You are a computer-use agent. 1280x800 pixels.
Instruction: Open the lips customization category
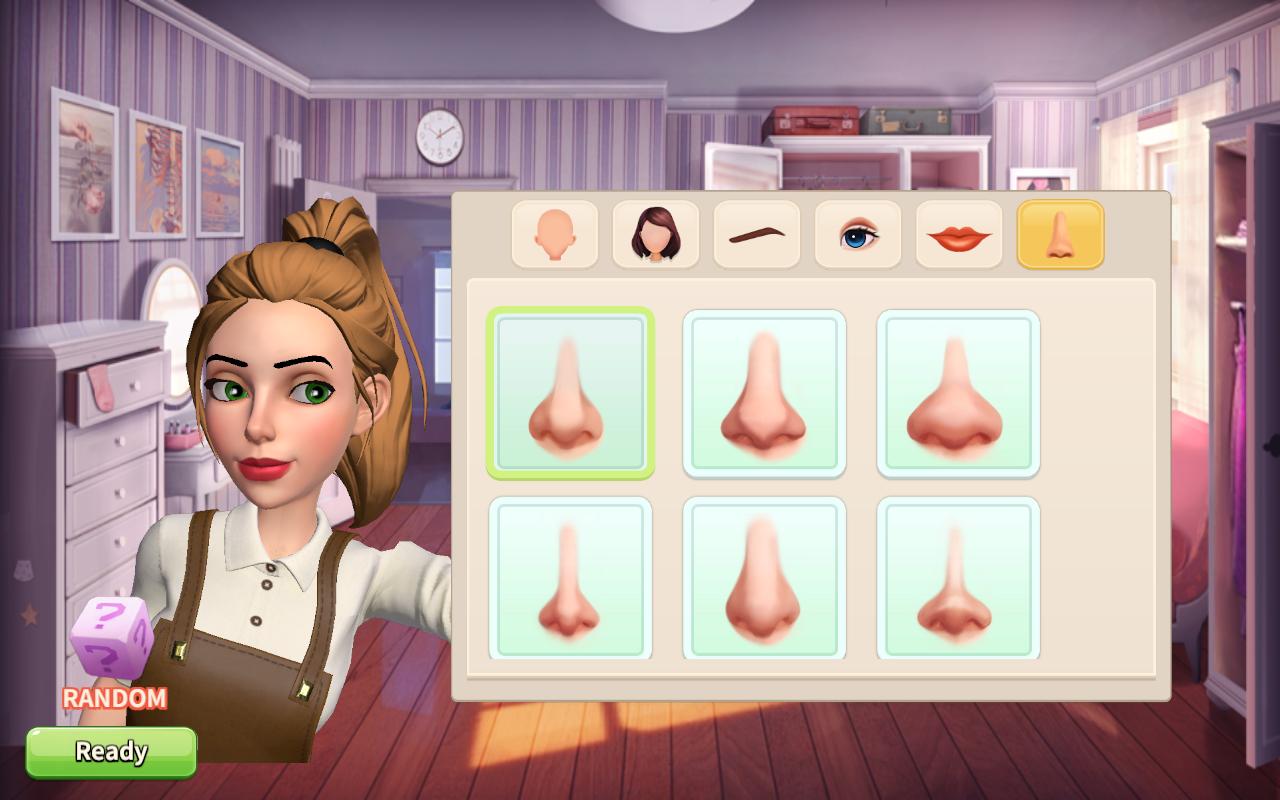[x=957, y=233]
